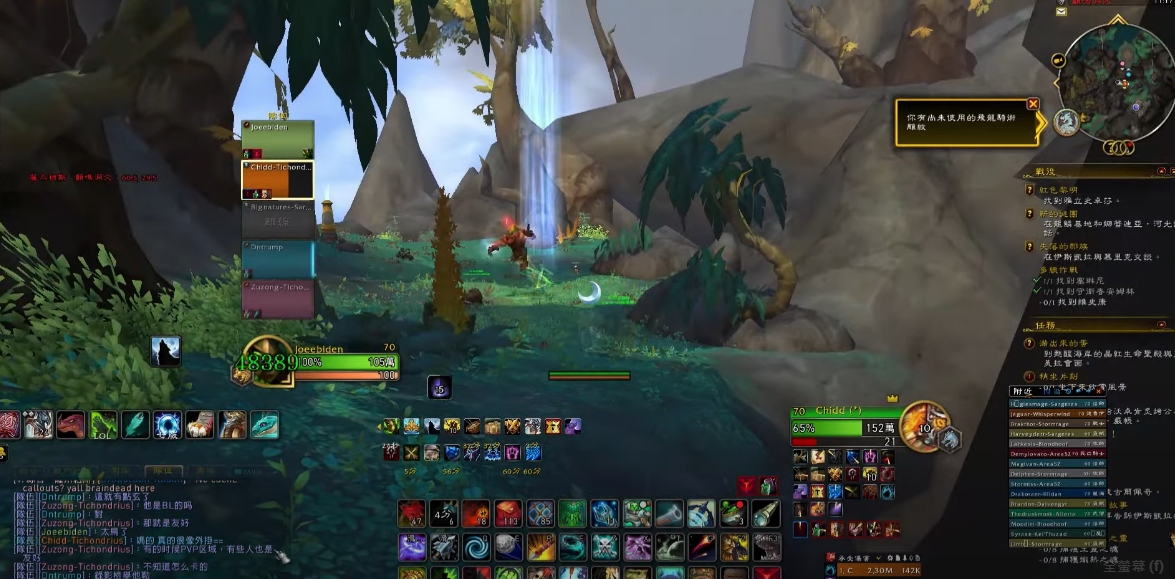Click the Chidd target portrait
This screenshot has width=1175, height=579.
pyautogui.click(x=918, y=427)
